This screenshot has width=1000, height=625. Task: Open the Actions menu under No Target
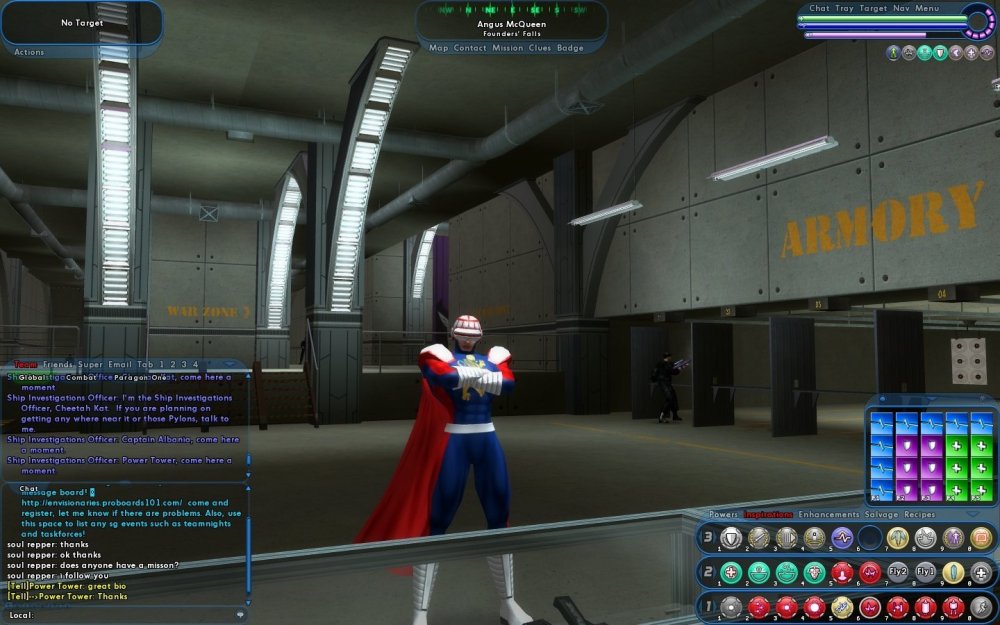coord(29,52)
